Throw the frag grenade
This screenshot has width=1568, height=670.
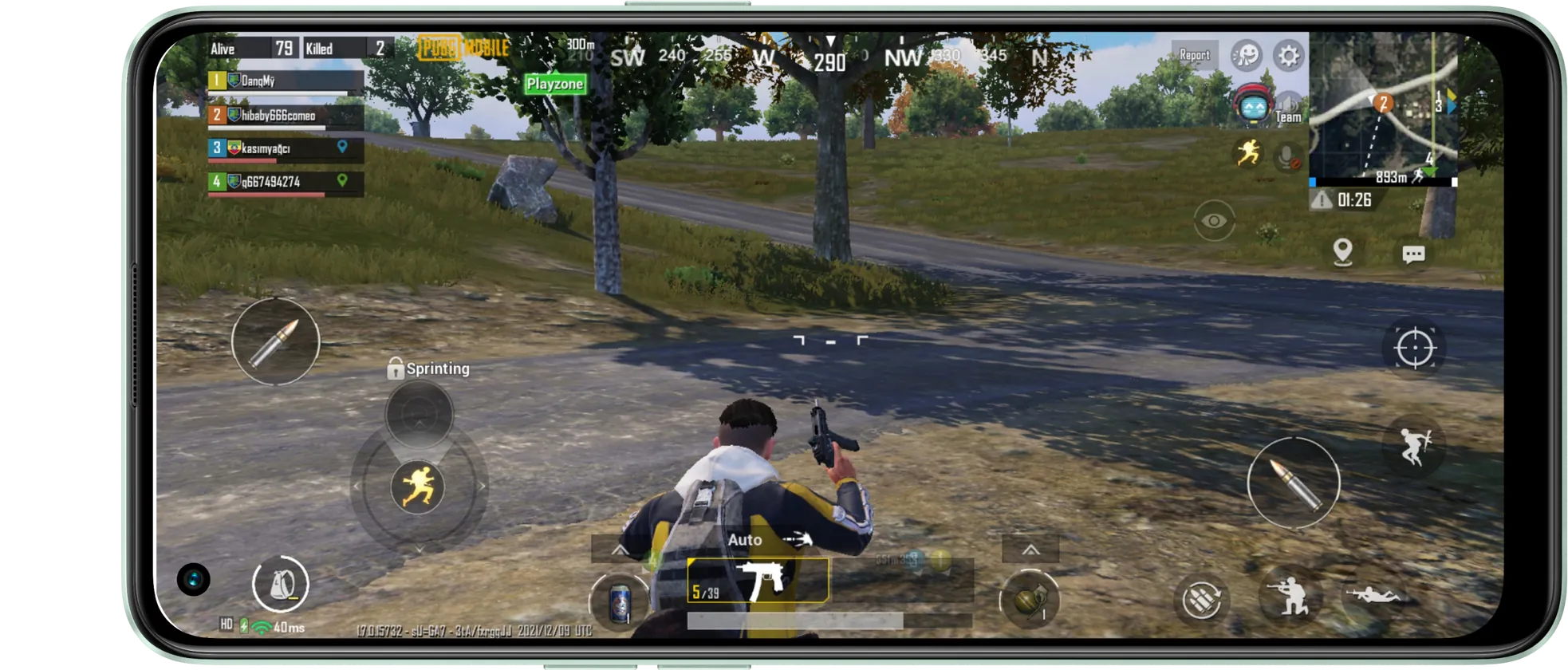point(1030,599)
